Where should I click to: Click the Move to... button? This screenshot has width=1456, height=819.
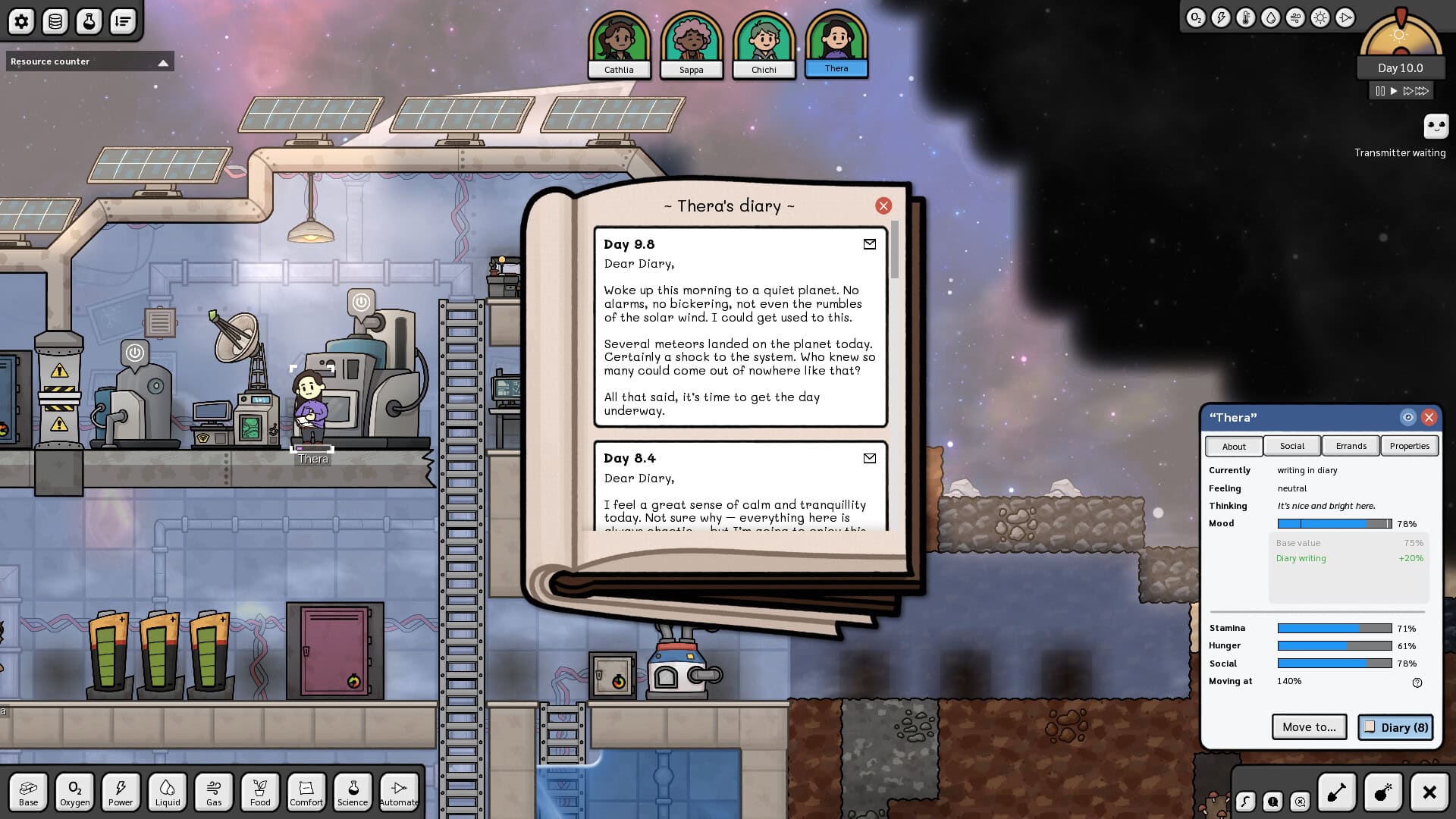(x=1309, y=726)
